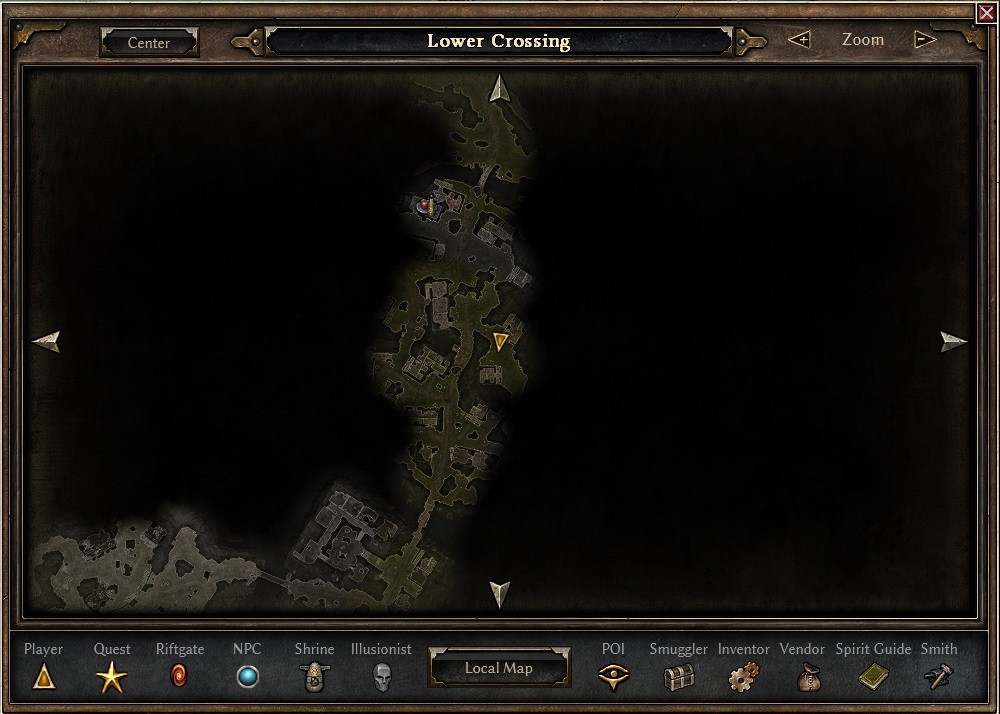This screenshot has width=1000, height=714.
Task: Choose the blue NPC orb legend icon
Action: pos(247,678)
